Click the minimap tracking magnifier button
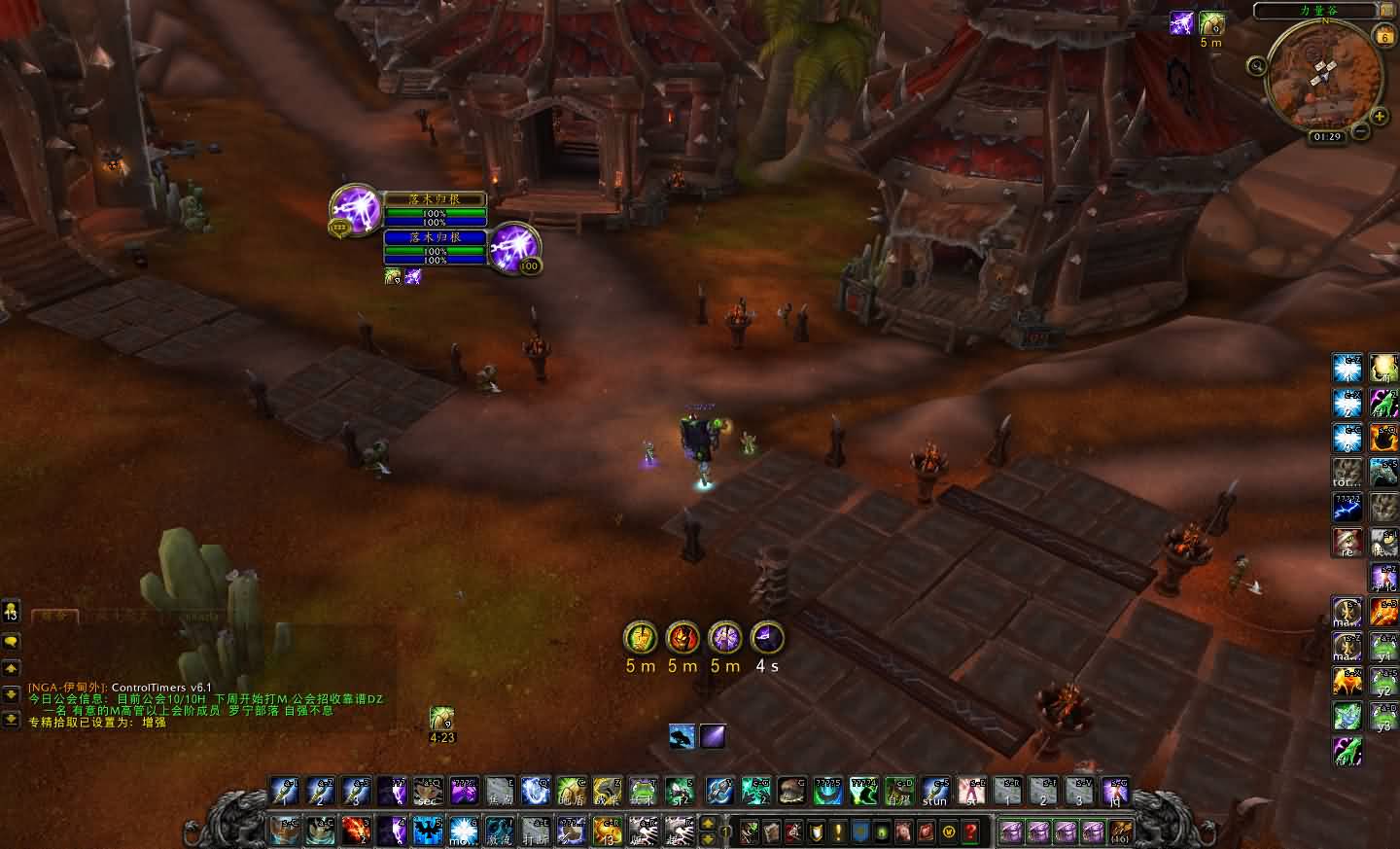1400x849 pixels. [x=1257, y=66]
